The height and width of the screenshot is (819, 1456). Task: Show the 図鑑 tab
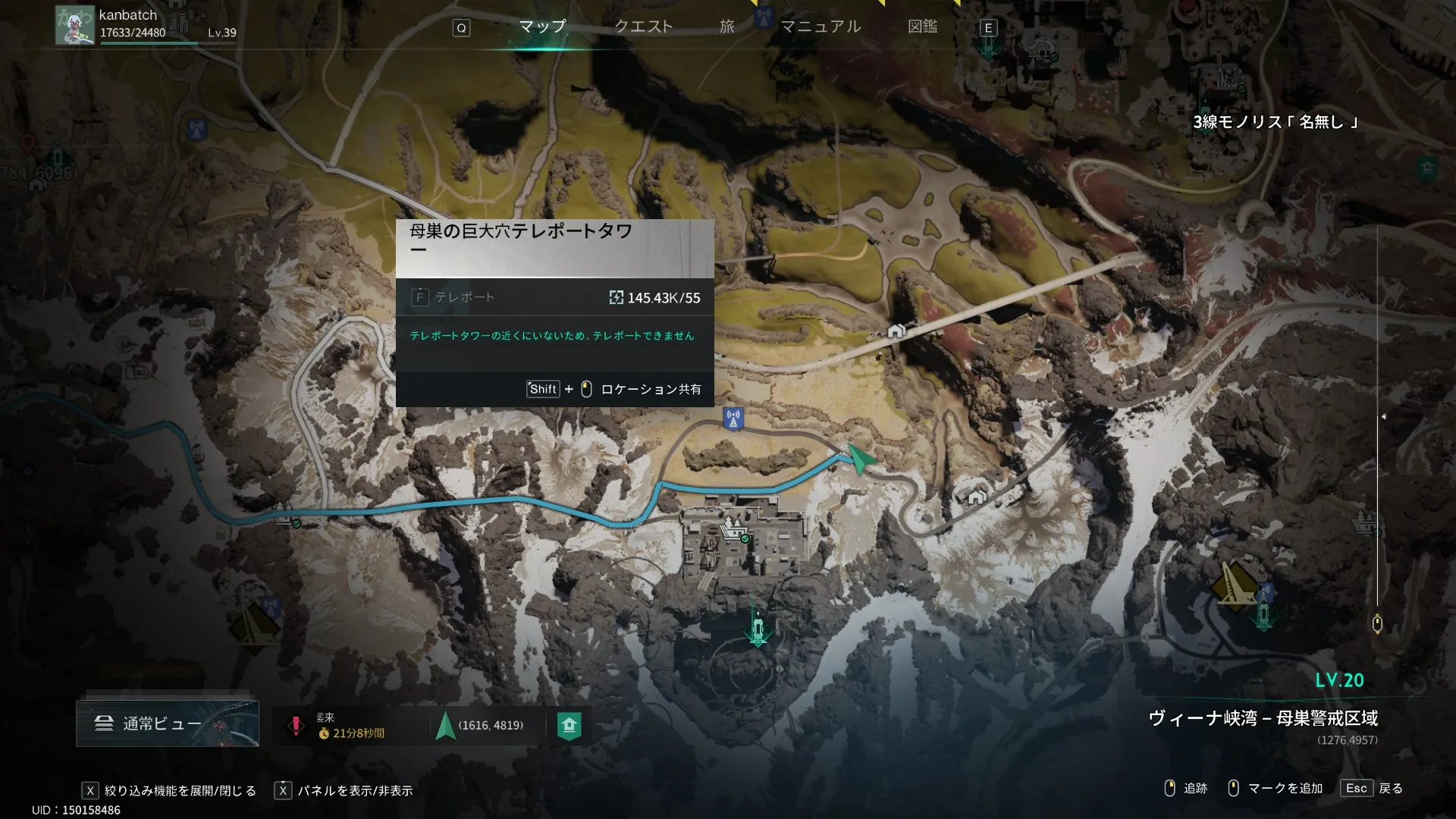pos(922,27)
